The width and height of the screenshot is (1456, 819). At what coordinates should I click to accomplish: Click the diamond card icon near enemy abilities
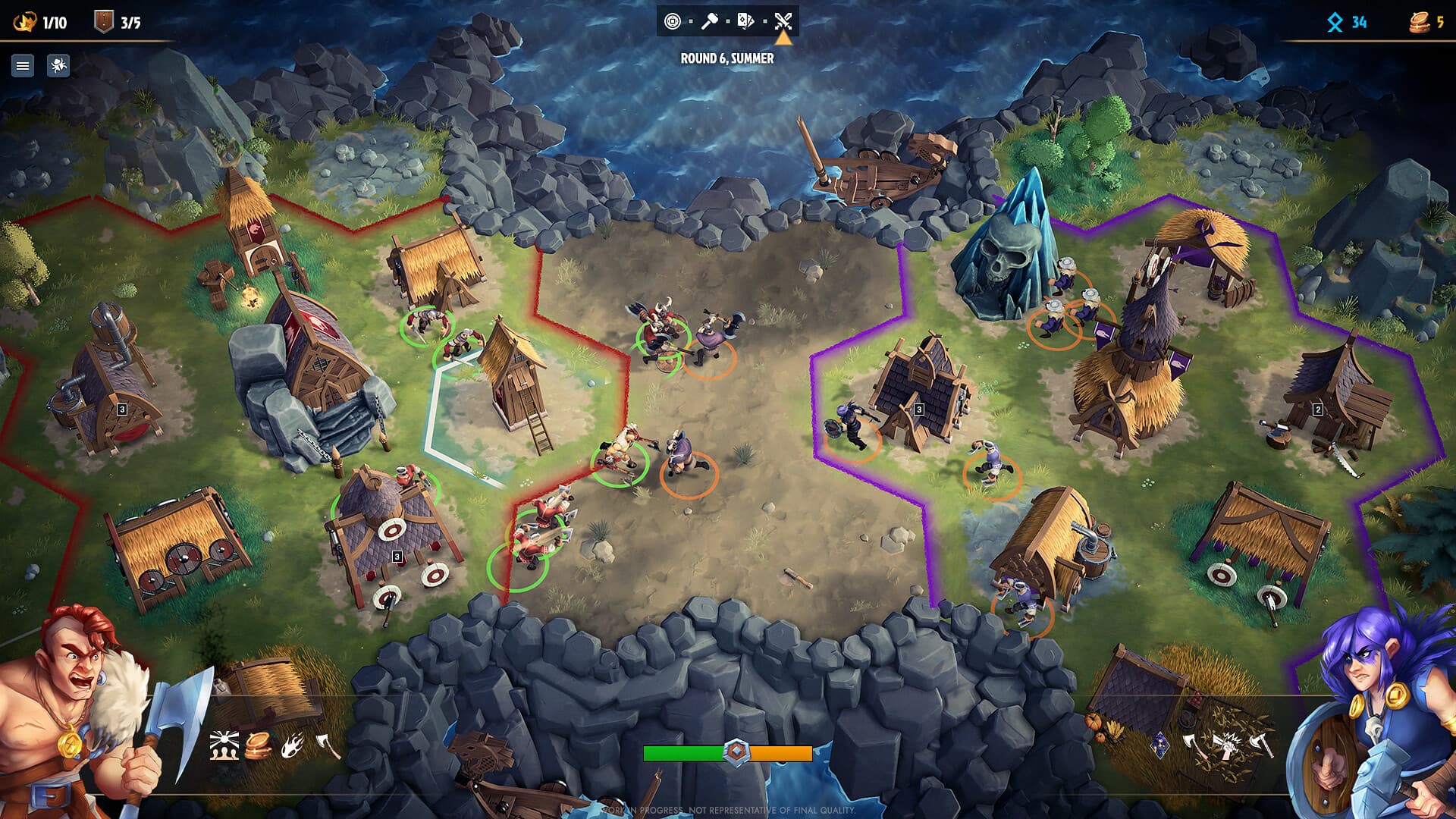click(1159, 744)
